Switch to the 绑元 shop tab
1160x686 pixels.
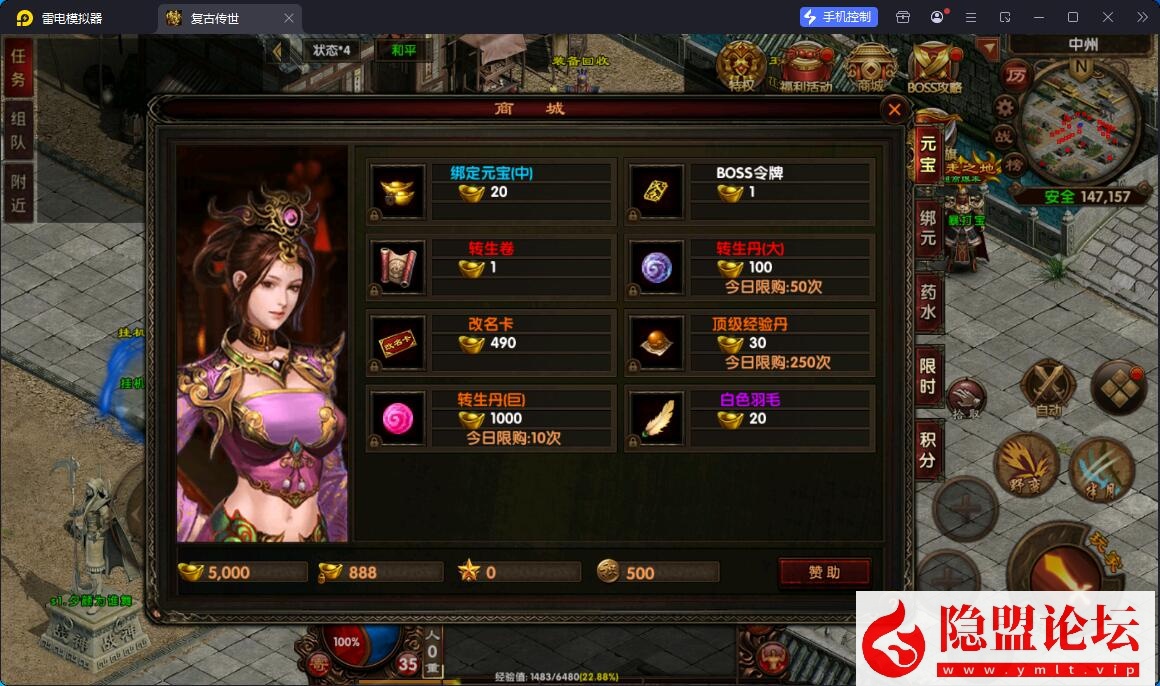(928, 226)
